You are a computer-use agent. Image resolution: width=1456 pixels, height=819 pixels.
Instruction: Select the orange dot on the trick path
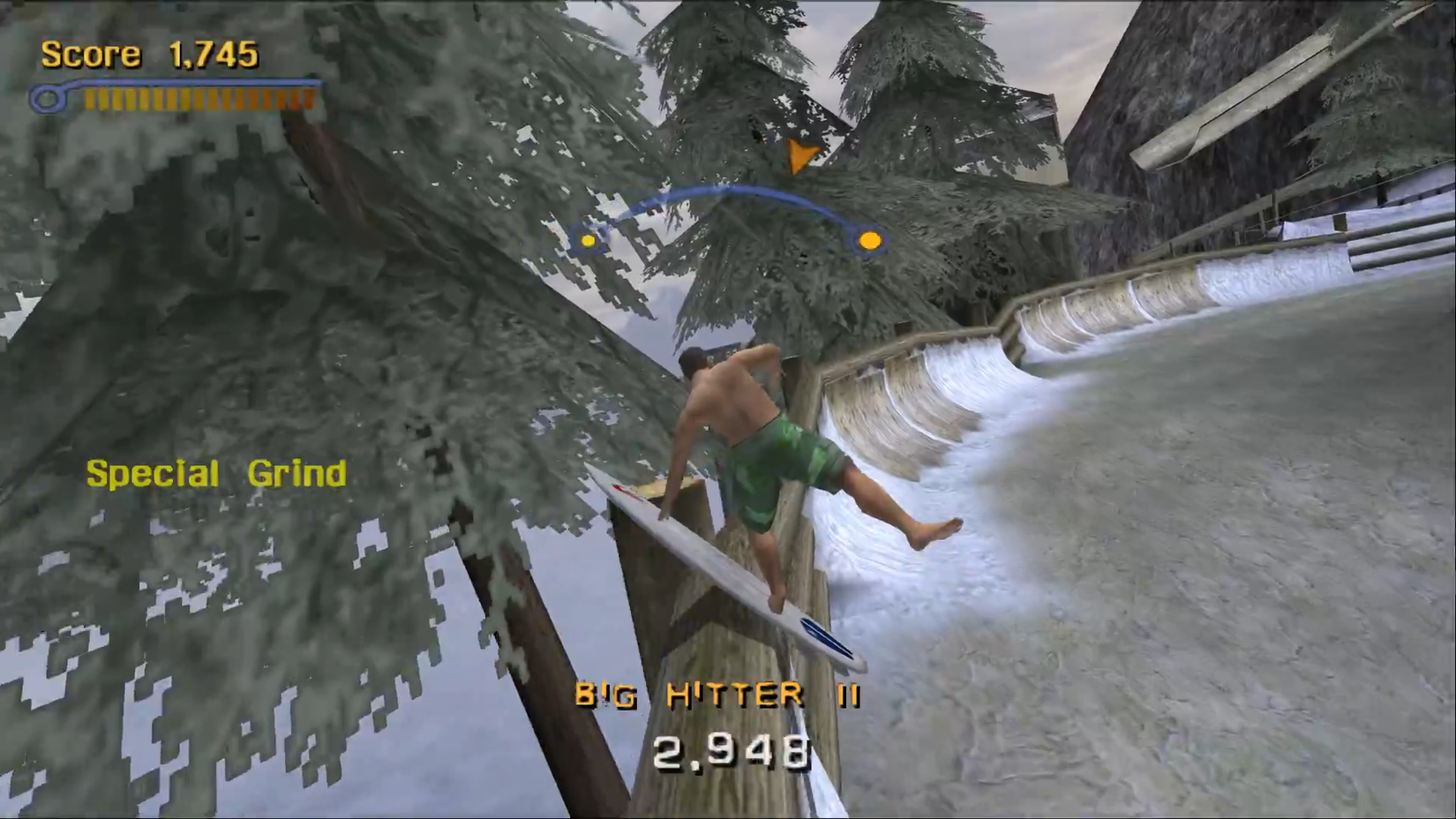pos(869,239)
